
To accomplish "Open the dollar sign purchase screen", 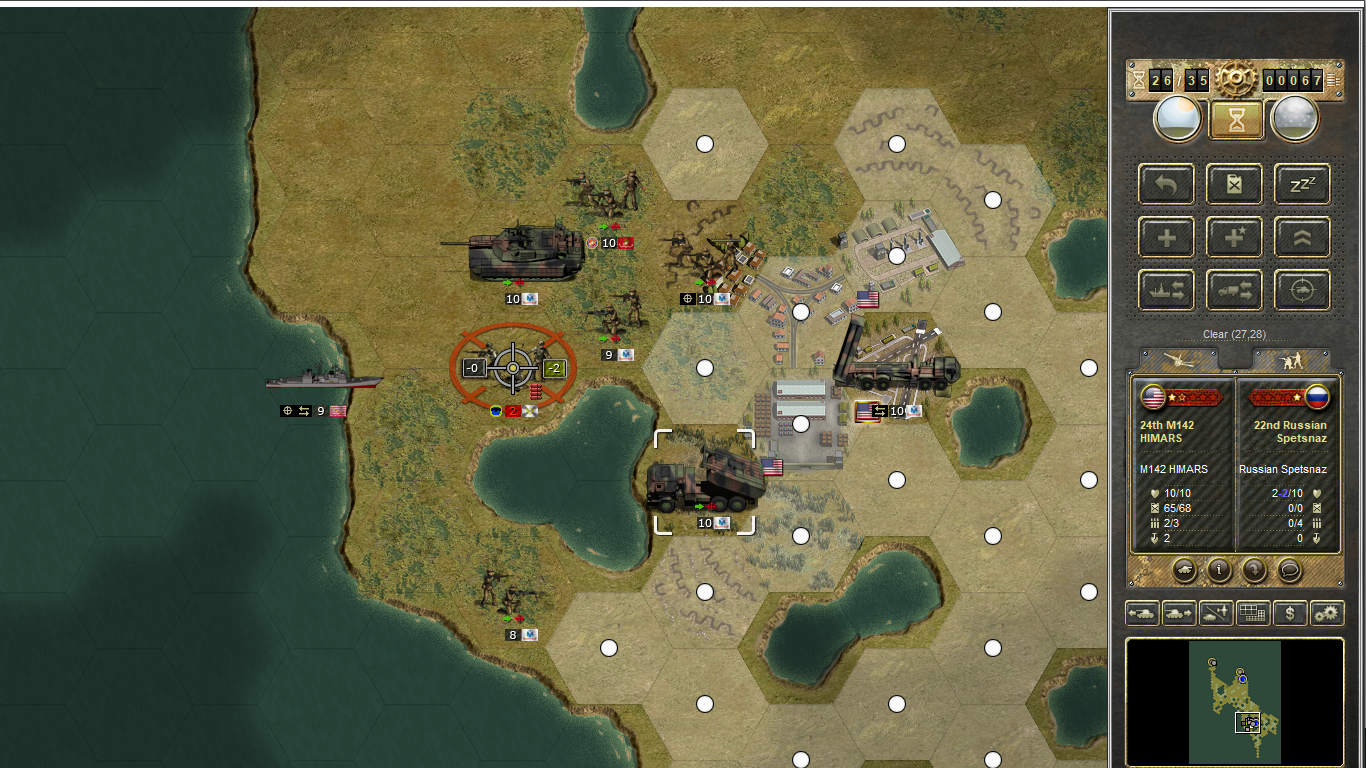I will (x=1290, y=613).
